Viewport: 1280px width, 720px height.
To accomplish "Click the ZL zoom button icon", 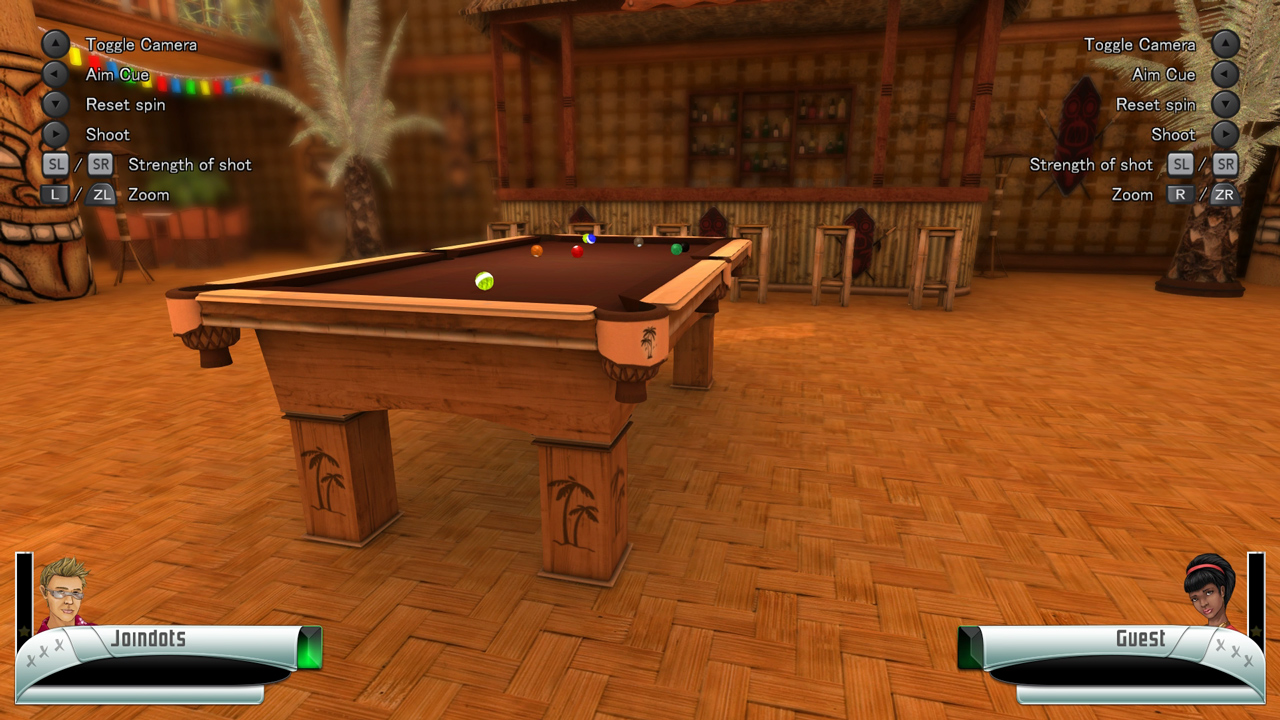I will tap(99, 194).
